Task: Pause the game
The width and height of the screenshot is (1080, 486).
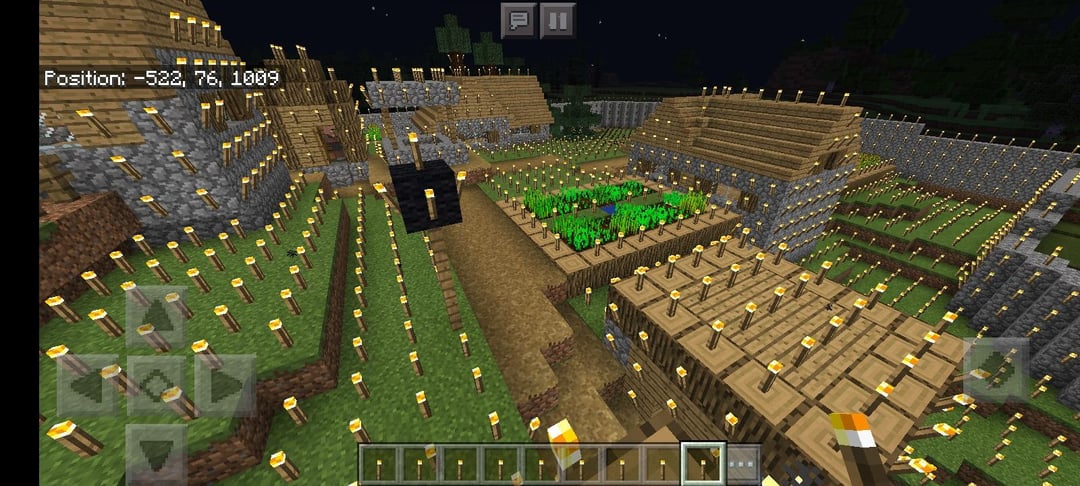Action: pos(558,20)
